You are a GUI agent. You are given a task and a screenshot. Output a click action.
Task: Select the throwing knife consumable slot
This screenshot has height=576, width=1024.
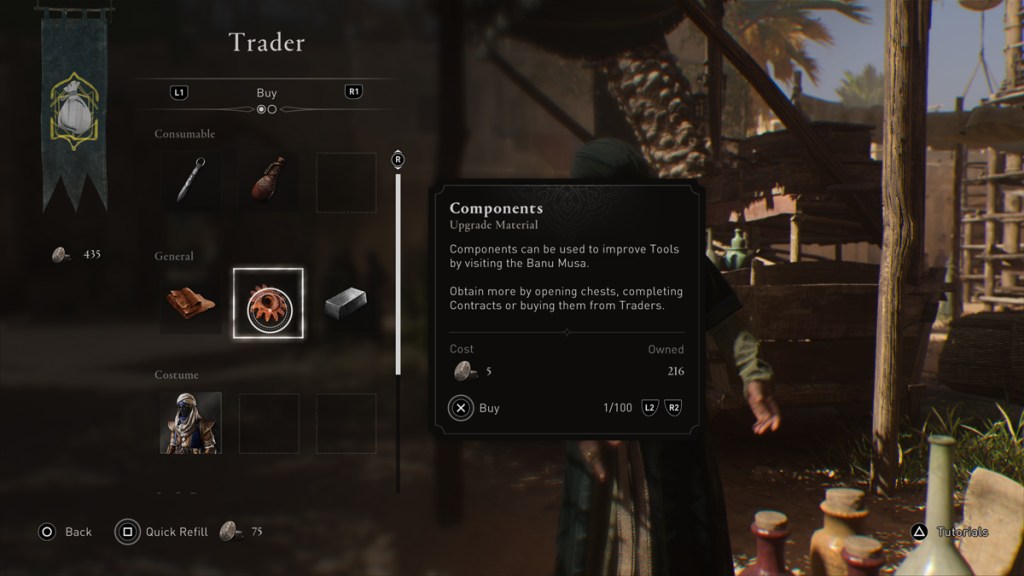[x=191, y=181]
